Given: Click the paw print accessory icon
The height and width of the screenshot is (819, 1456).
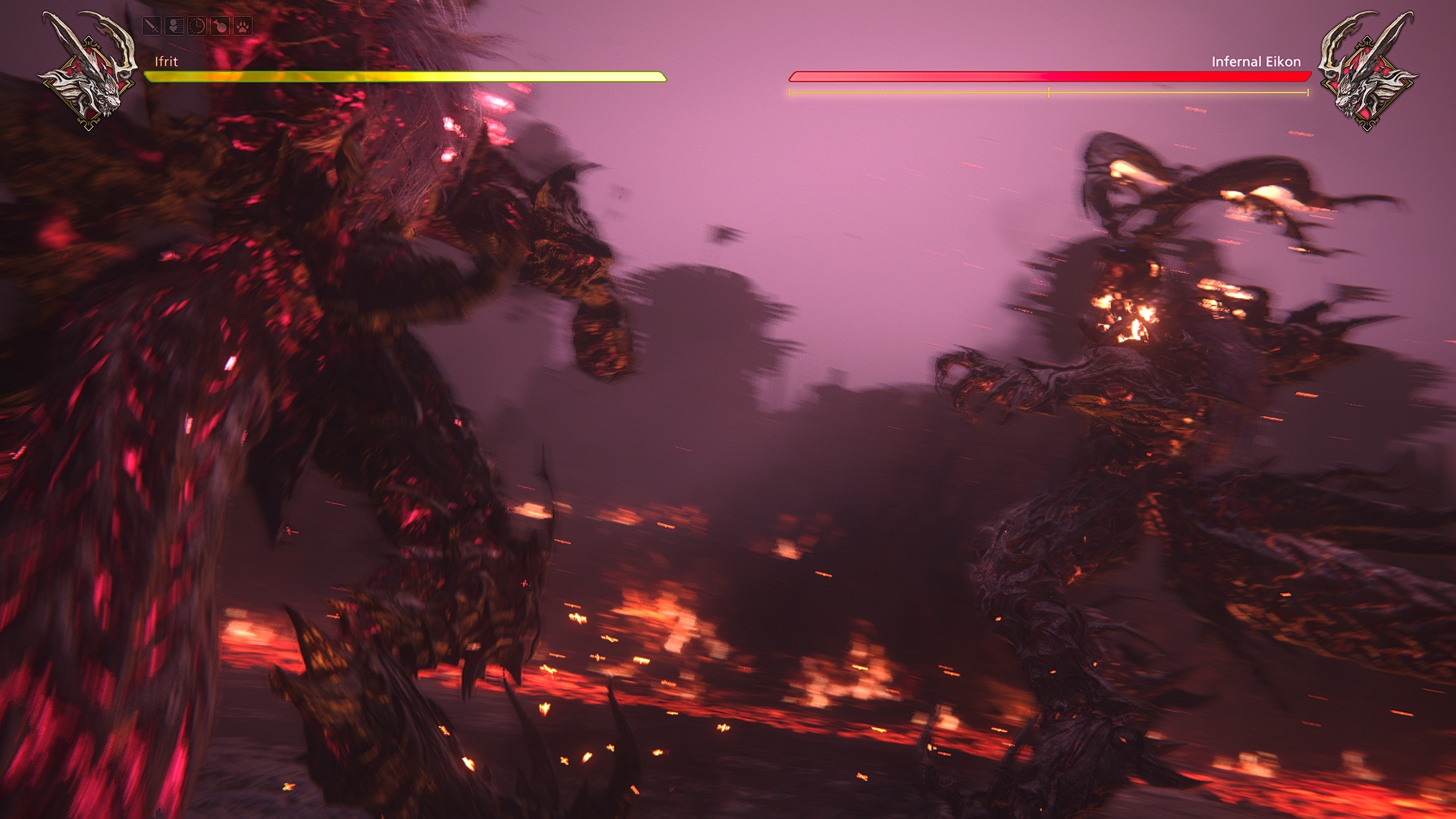Looking at the screenshot, I should coord(243,27).
